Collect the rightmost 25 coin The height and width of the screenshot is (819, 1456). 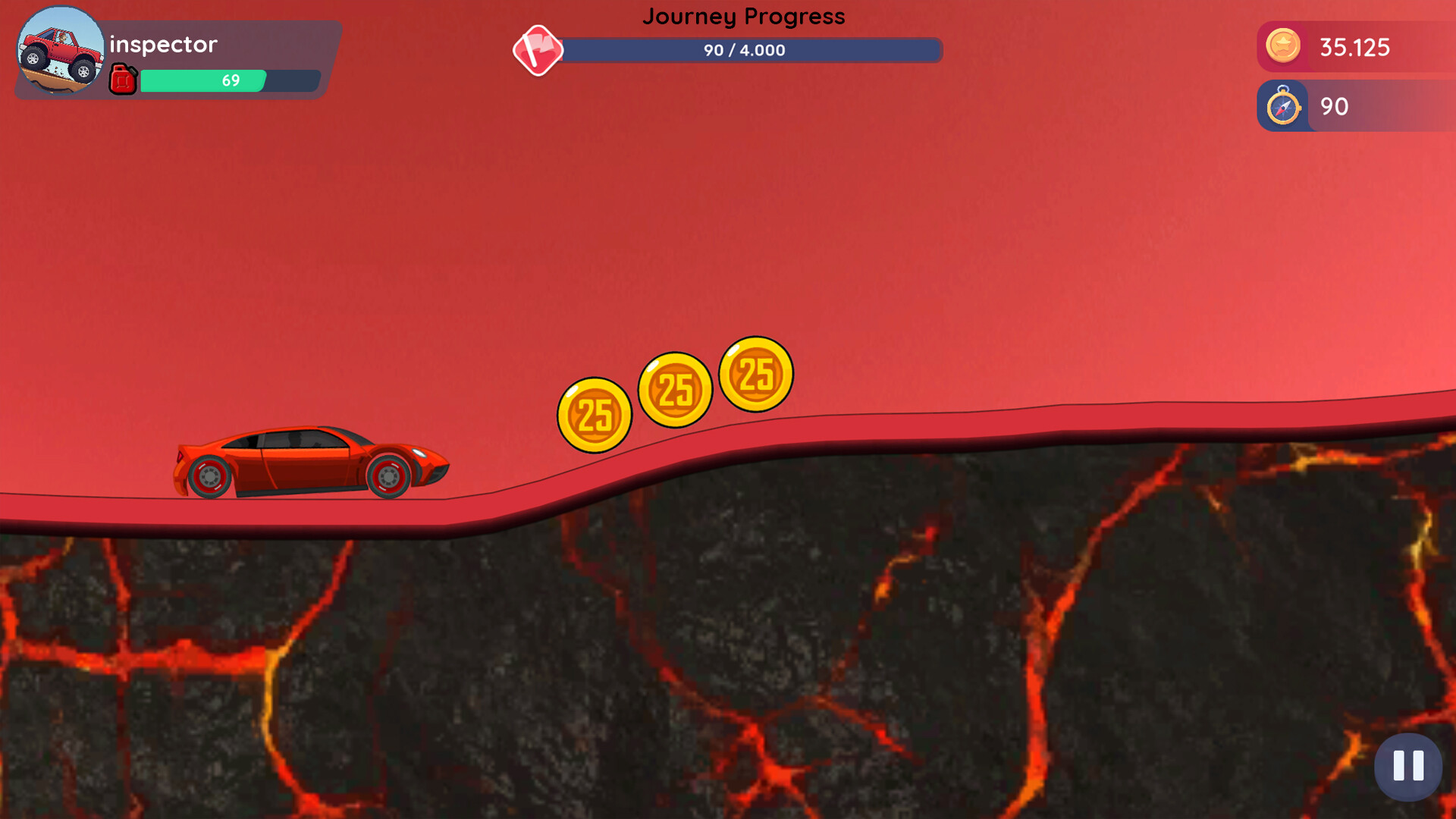pos(755,375)
